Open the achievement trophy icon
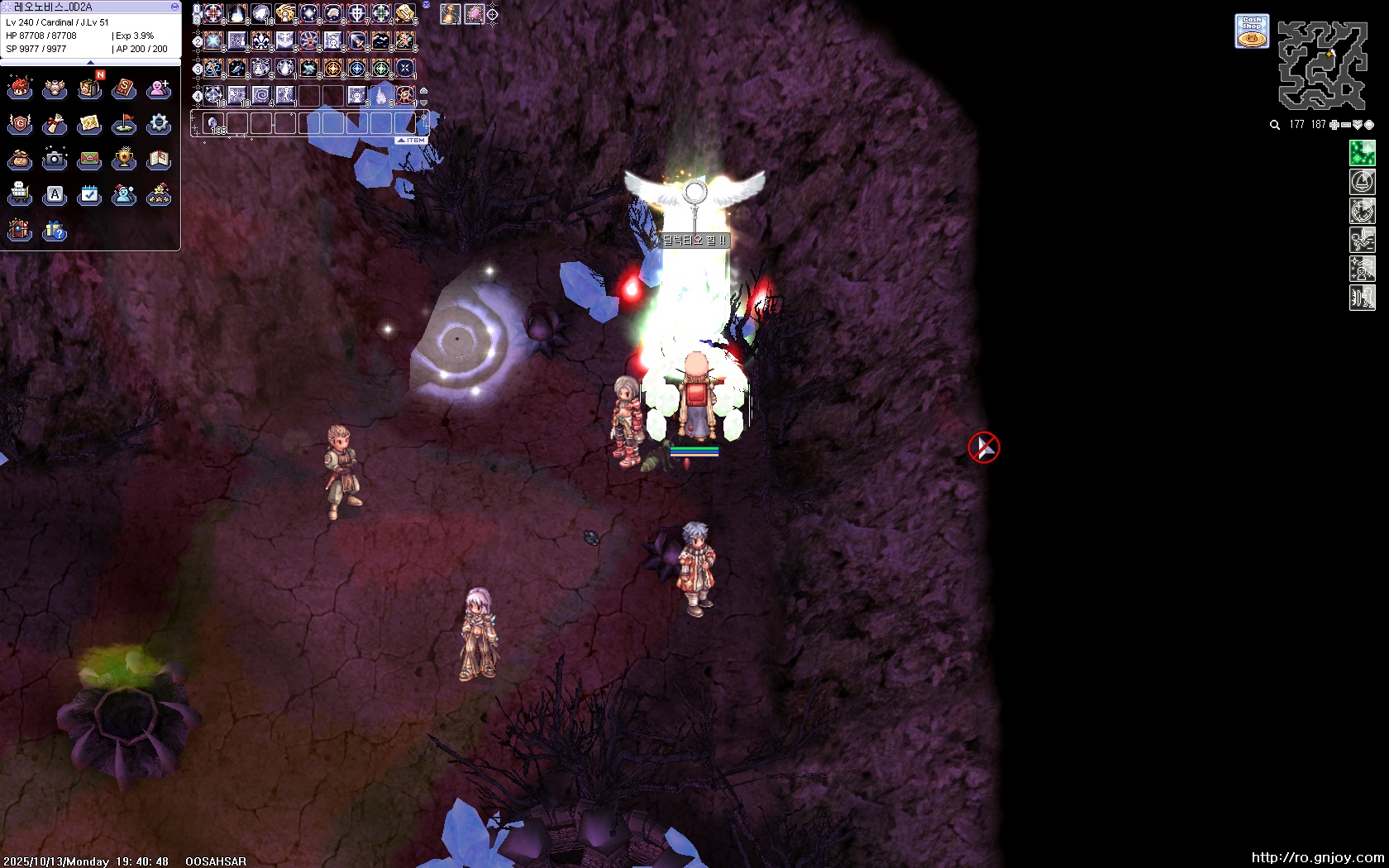1389x868 pixels. coord(124,159)
